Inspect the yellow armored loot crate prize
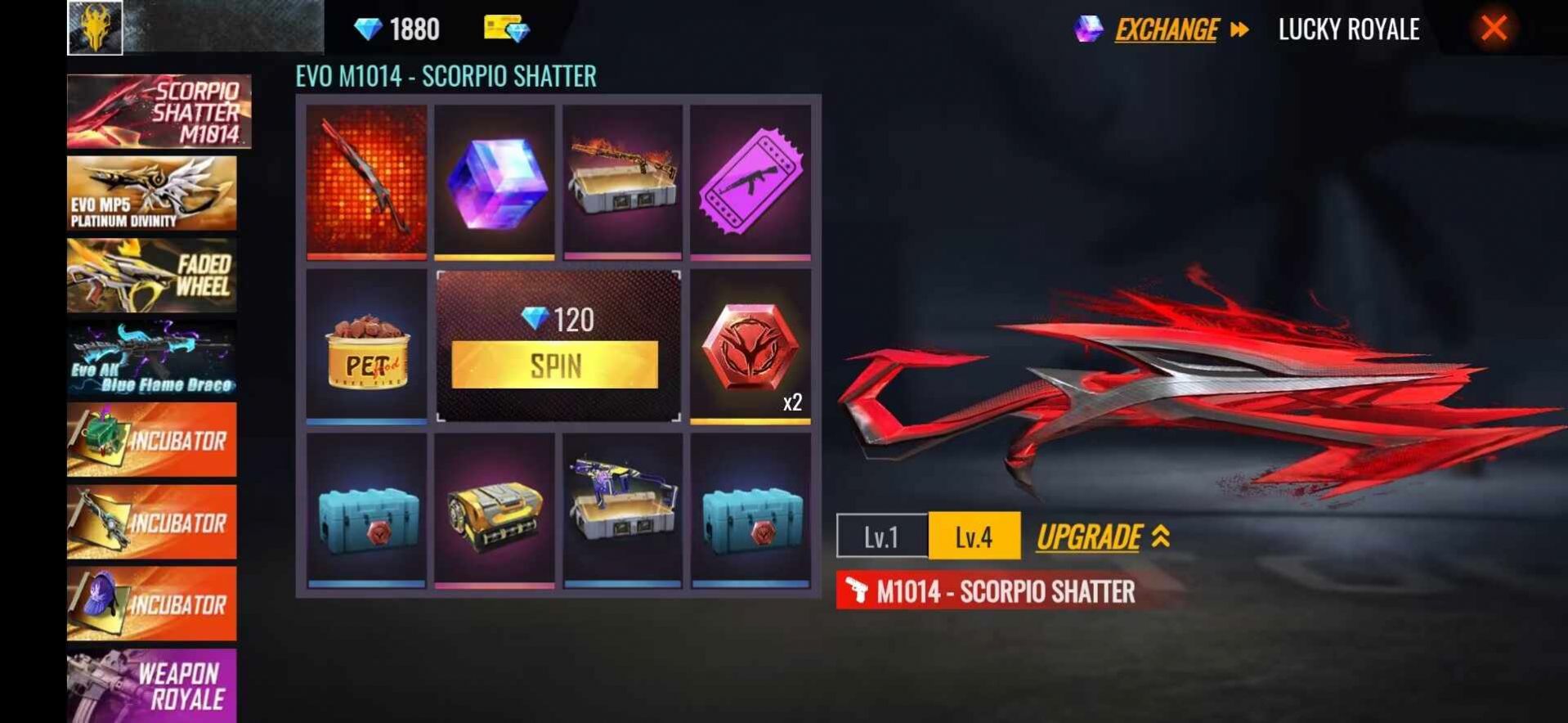Screen dimensions: 1568x723 click(x=495, y=510)
